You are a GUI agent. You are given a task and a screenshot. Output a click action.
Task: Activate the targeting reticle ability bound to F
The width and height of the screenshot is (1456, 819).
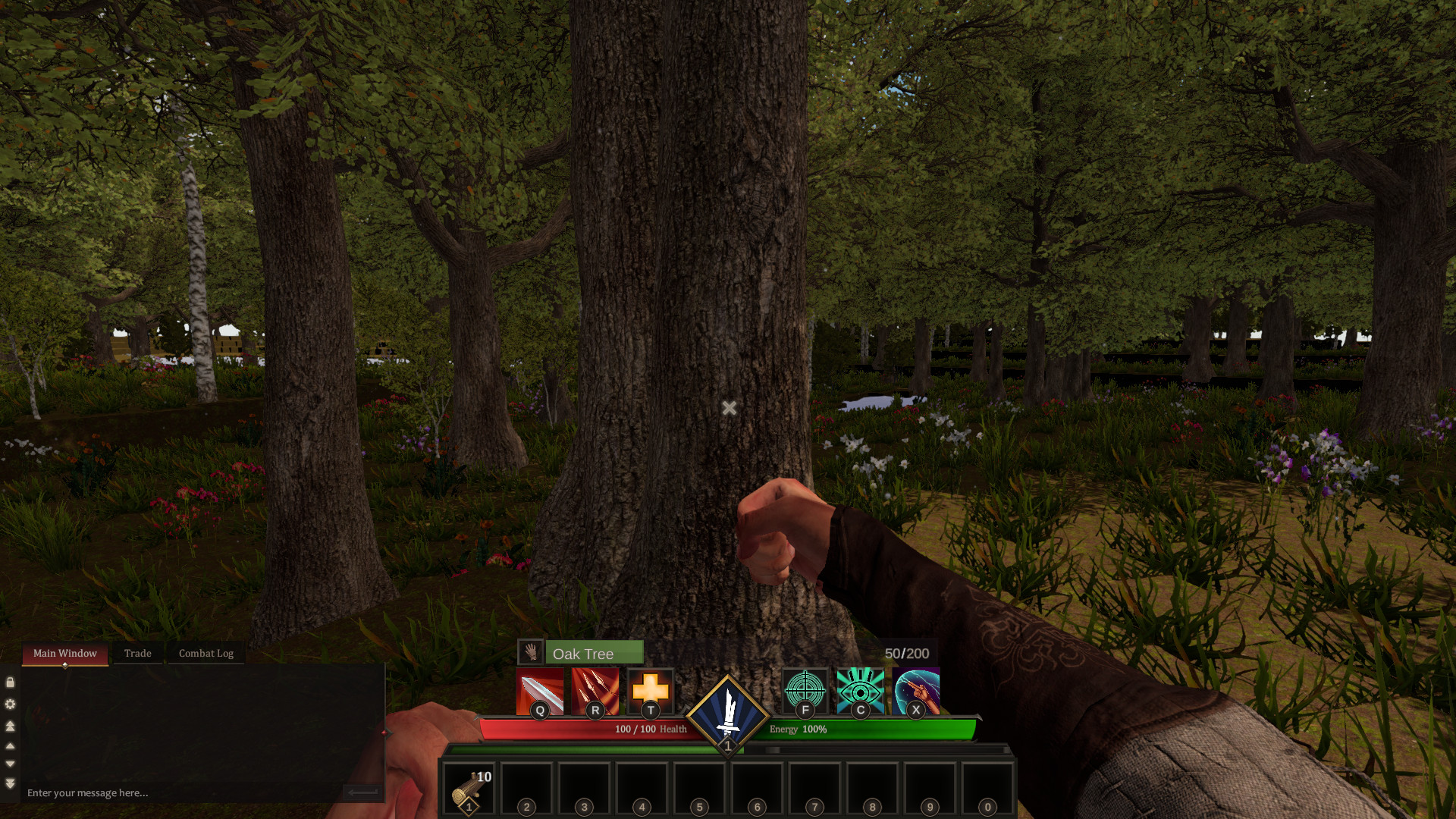point(805,692)
